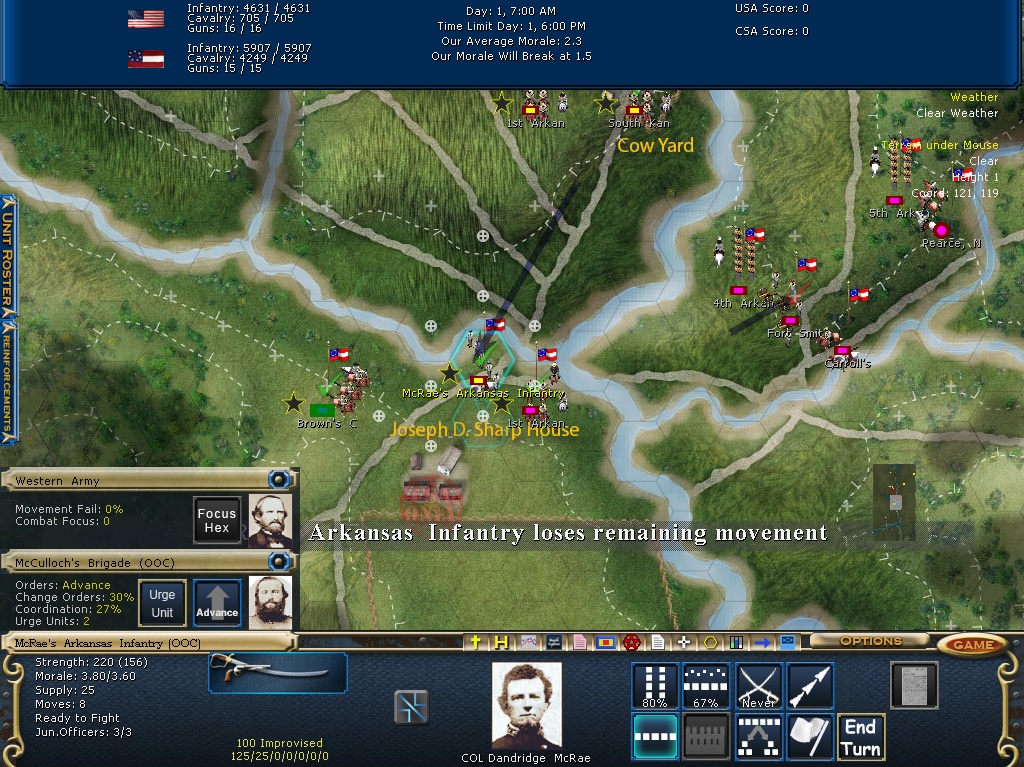The image size is (1024, 767).
Task: Change brigade orders via Advance button
Action: coord(217,603)
